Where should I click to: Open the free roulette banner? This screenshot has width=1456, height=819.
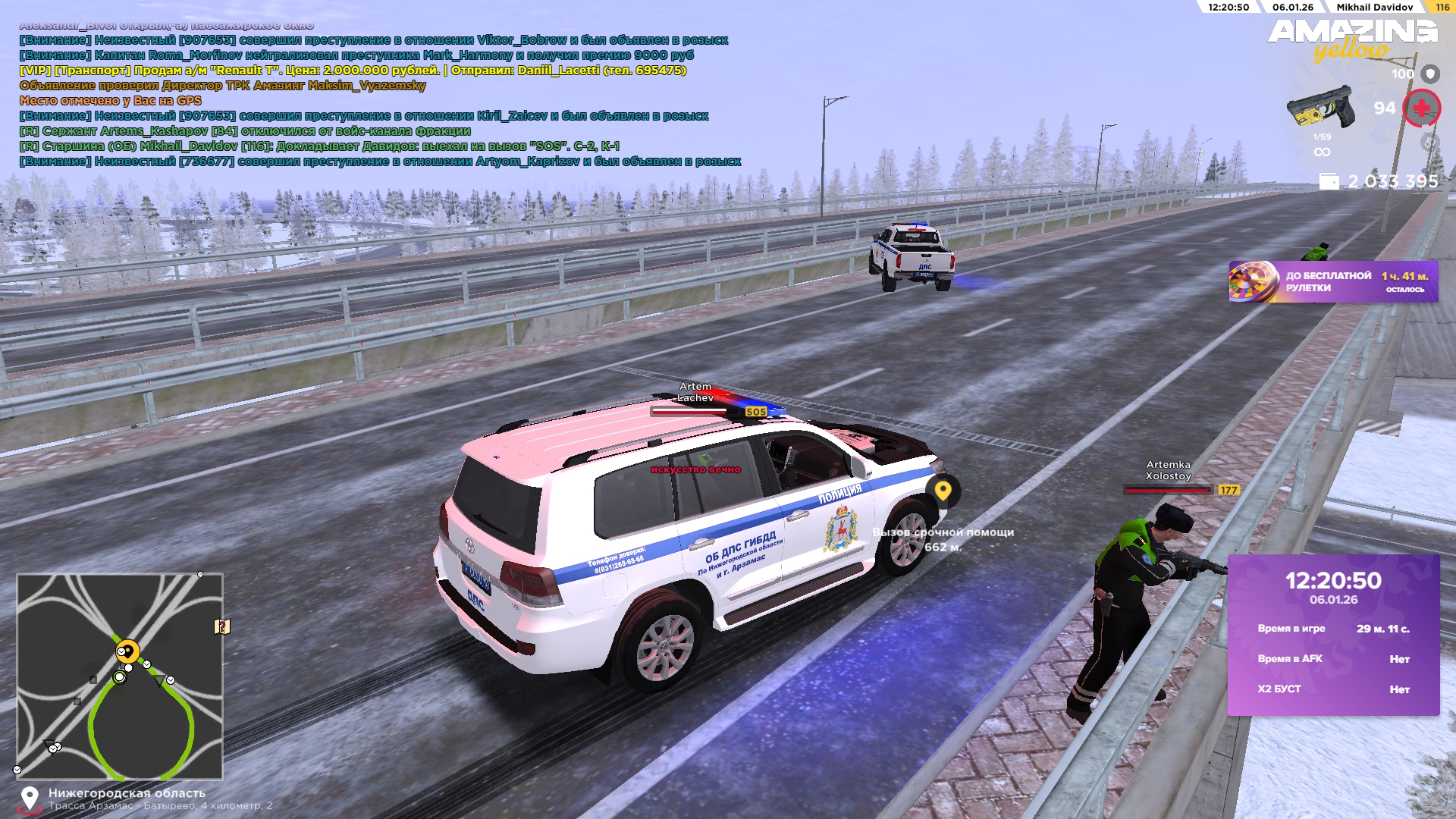point(1332,282)
